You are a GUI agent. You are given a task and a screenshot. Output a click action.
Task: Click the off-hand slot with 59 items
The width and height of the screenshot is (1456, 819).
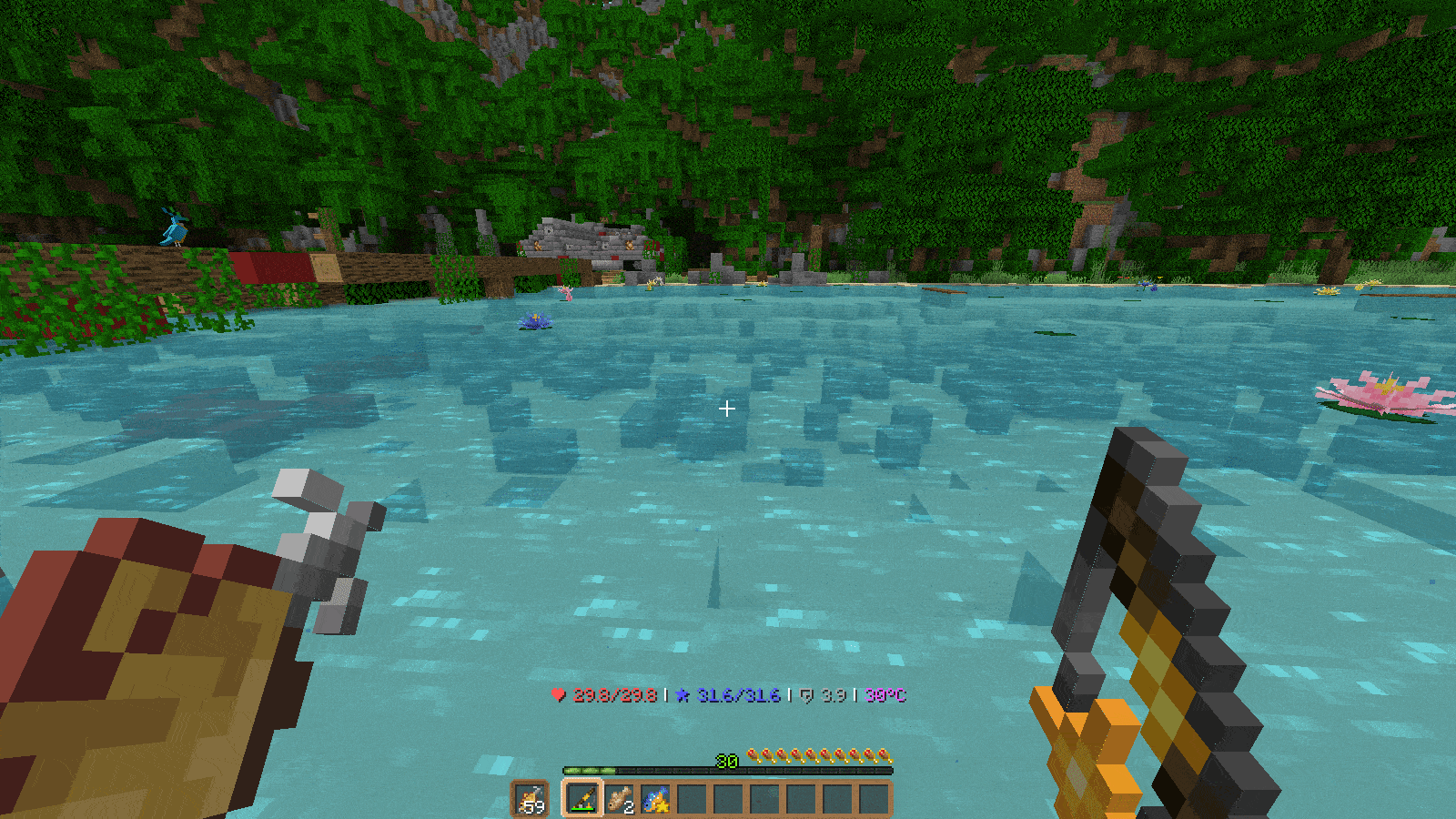530,799
